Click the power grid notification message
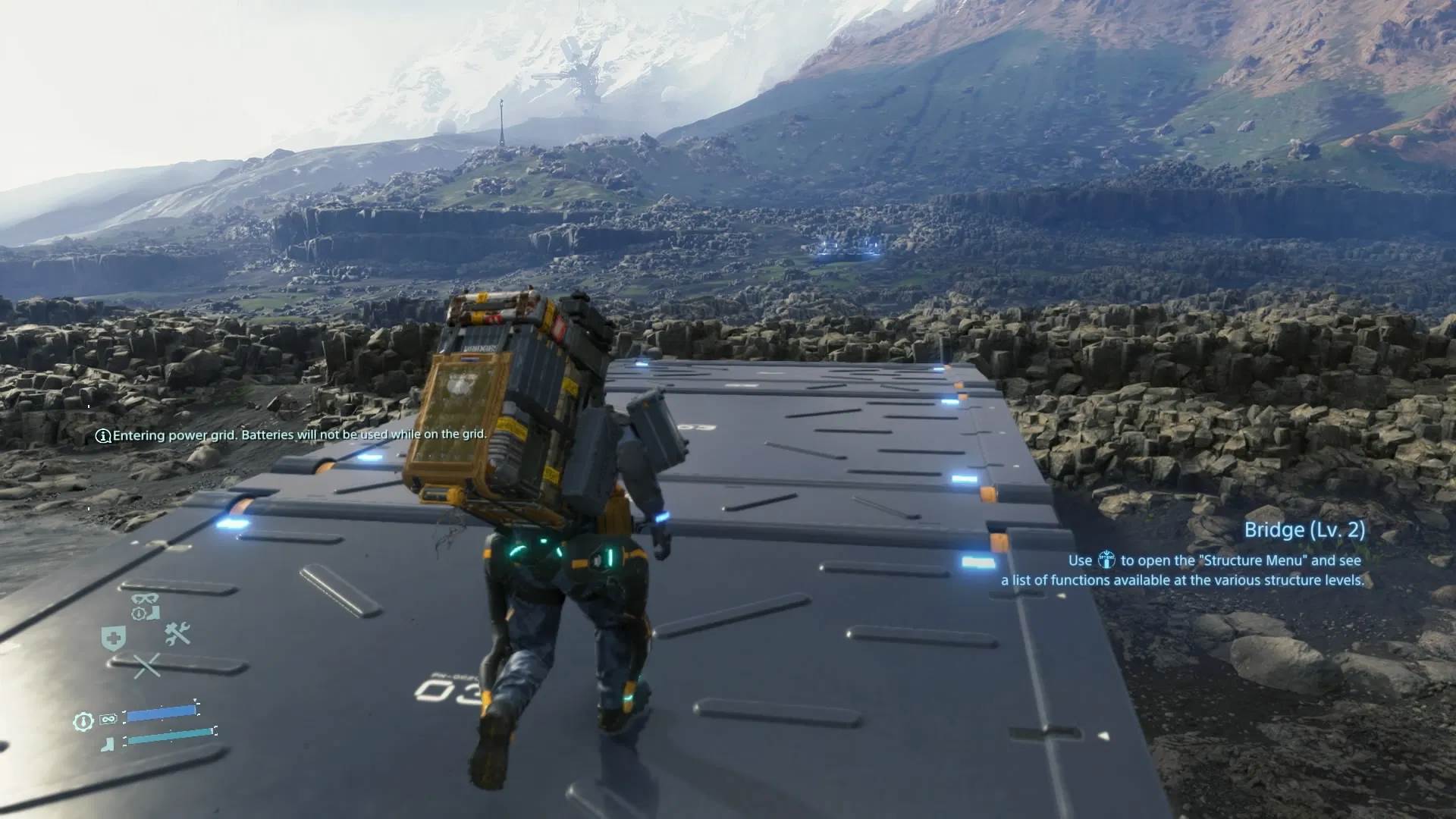The height and width of the screenshot is (819, 1456). pos(303,436)
